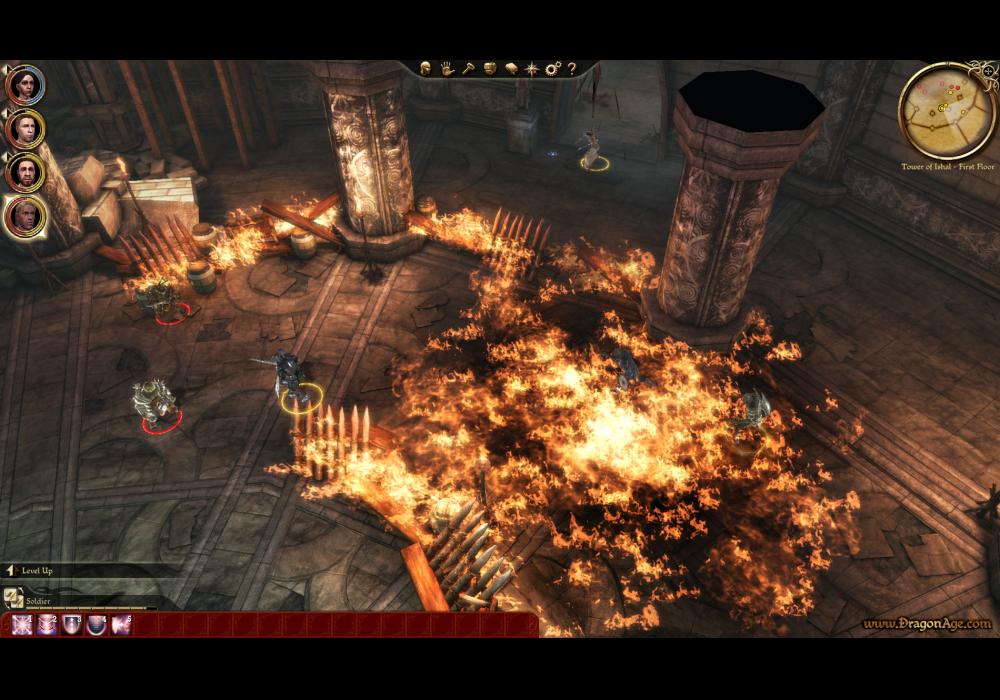Image resolution: width=1000 pixels, height=700 pixels.
Task: Open the inventory chest icon
Action: pyautogui.click(x=490, y=69)
